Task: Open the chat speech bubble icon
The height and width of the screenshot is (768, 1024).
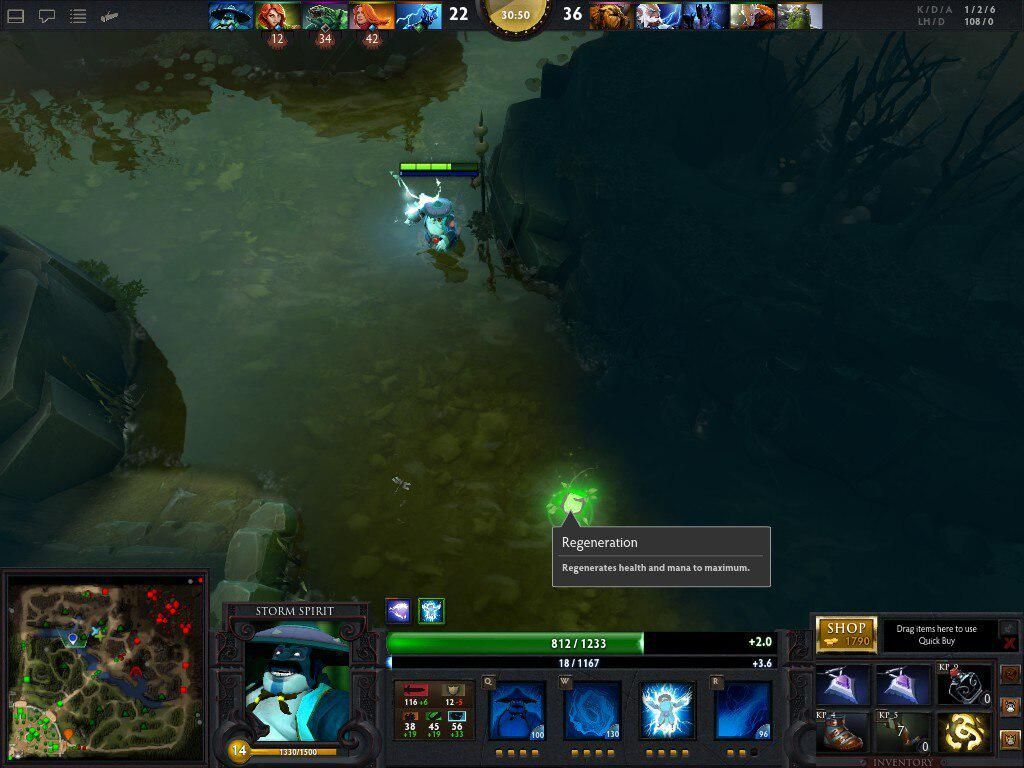Action: tap(47, 16)
